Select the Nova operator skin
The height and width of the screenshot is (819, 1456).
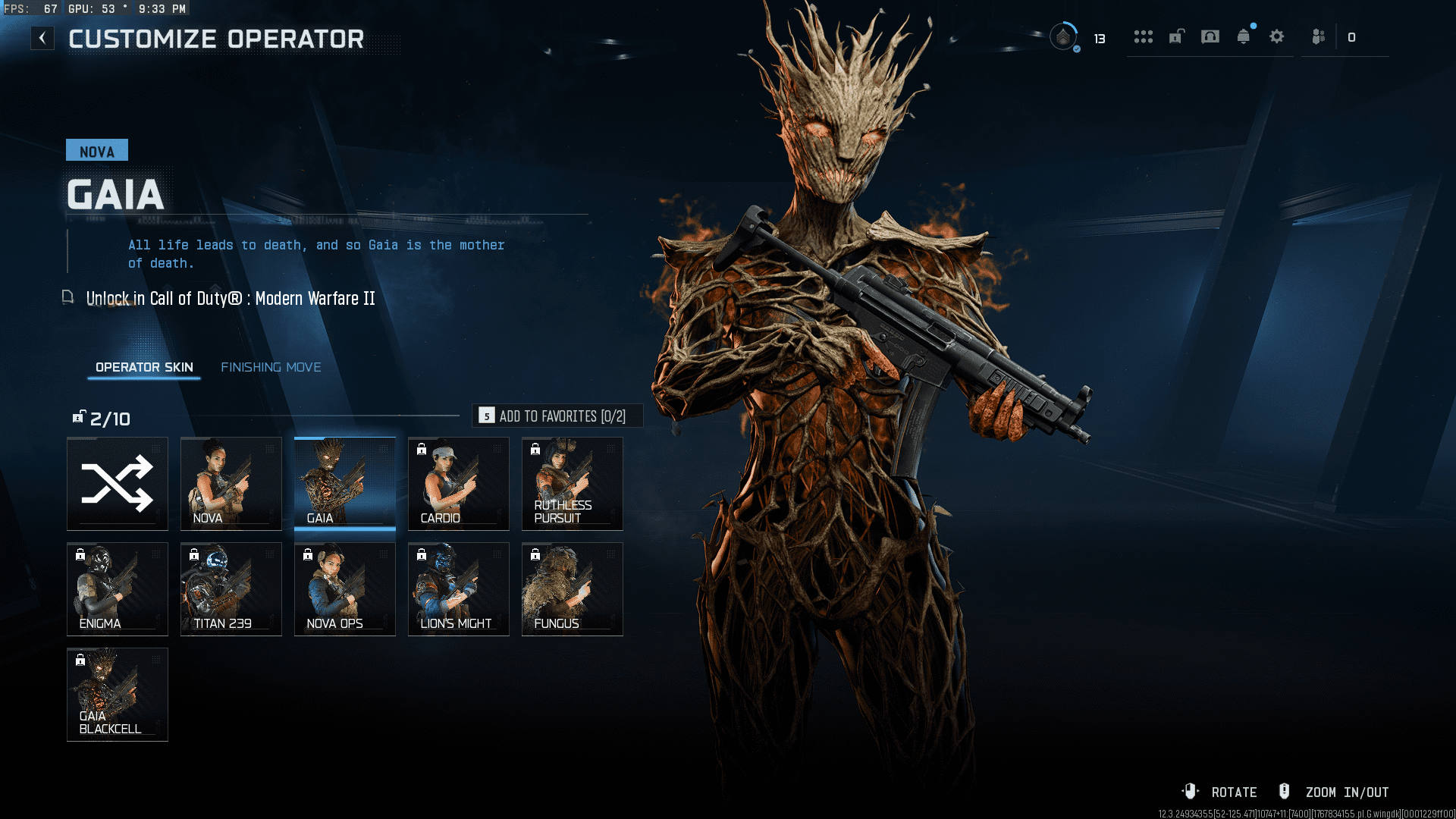tap(231, 483)
